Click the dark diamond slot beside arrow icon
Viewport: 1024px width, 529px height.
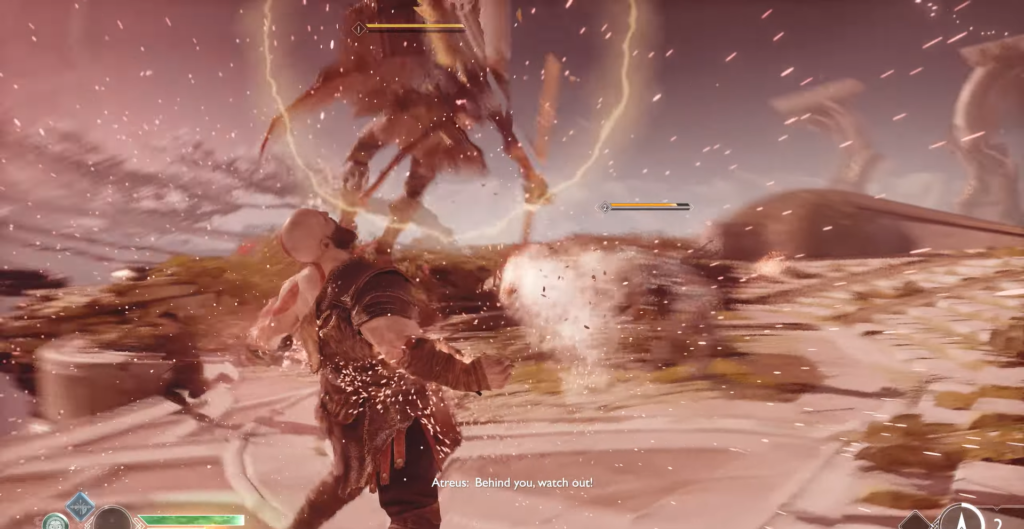pyautogui.click(x=916, y=521)
